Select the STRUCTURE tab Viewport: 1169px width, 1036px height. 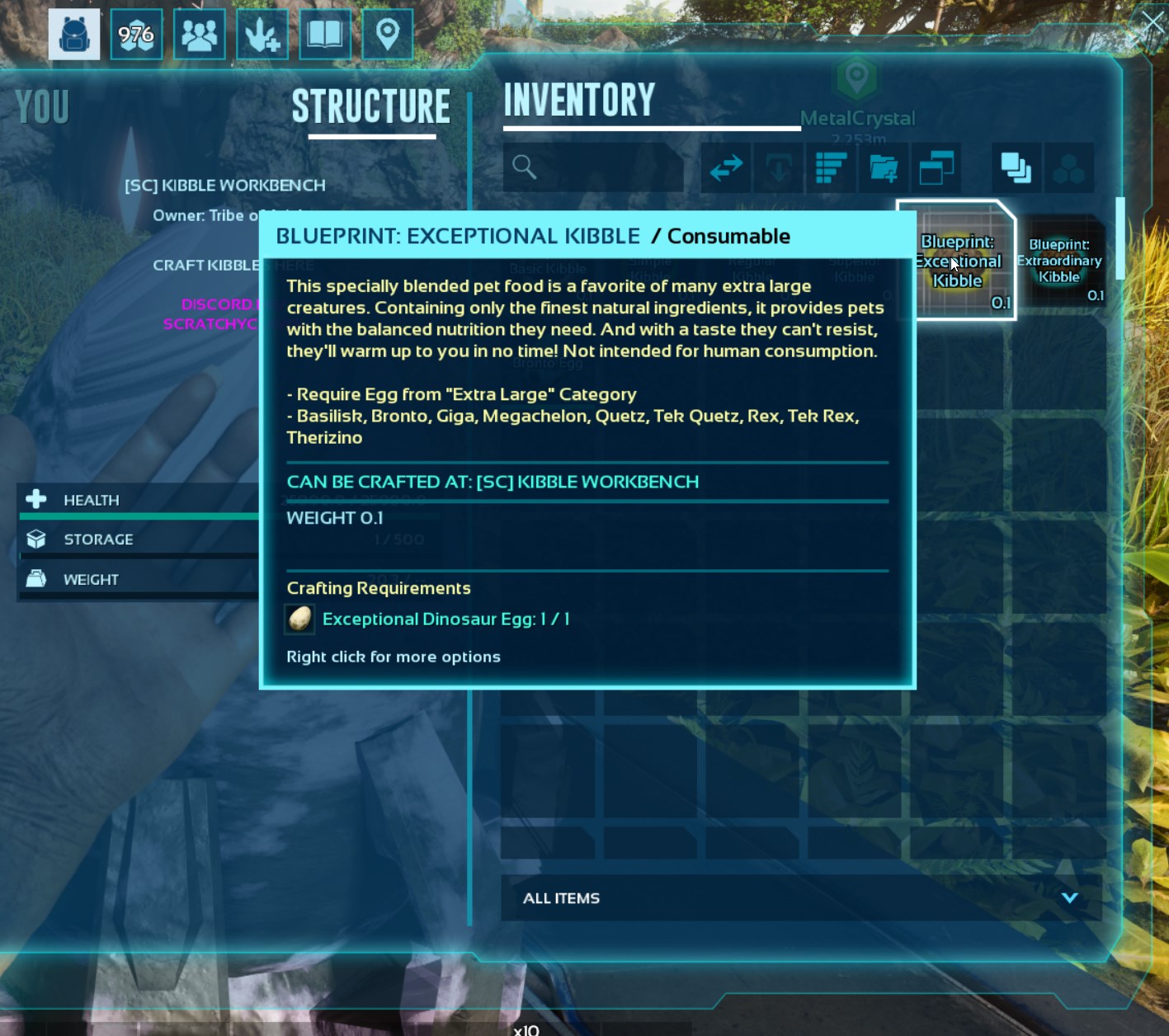(x=371, y=106)
